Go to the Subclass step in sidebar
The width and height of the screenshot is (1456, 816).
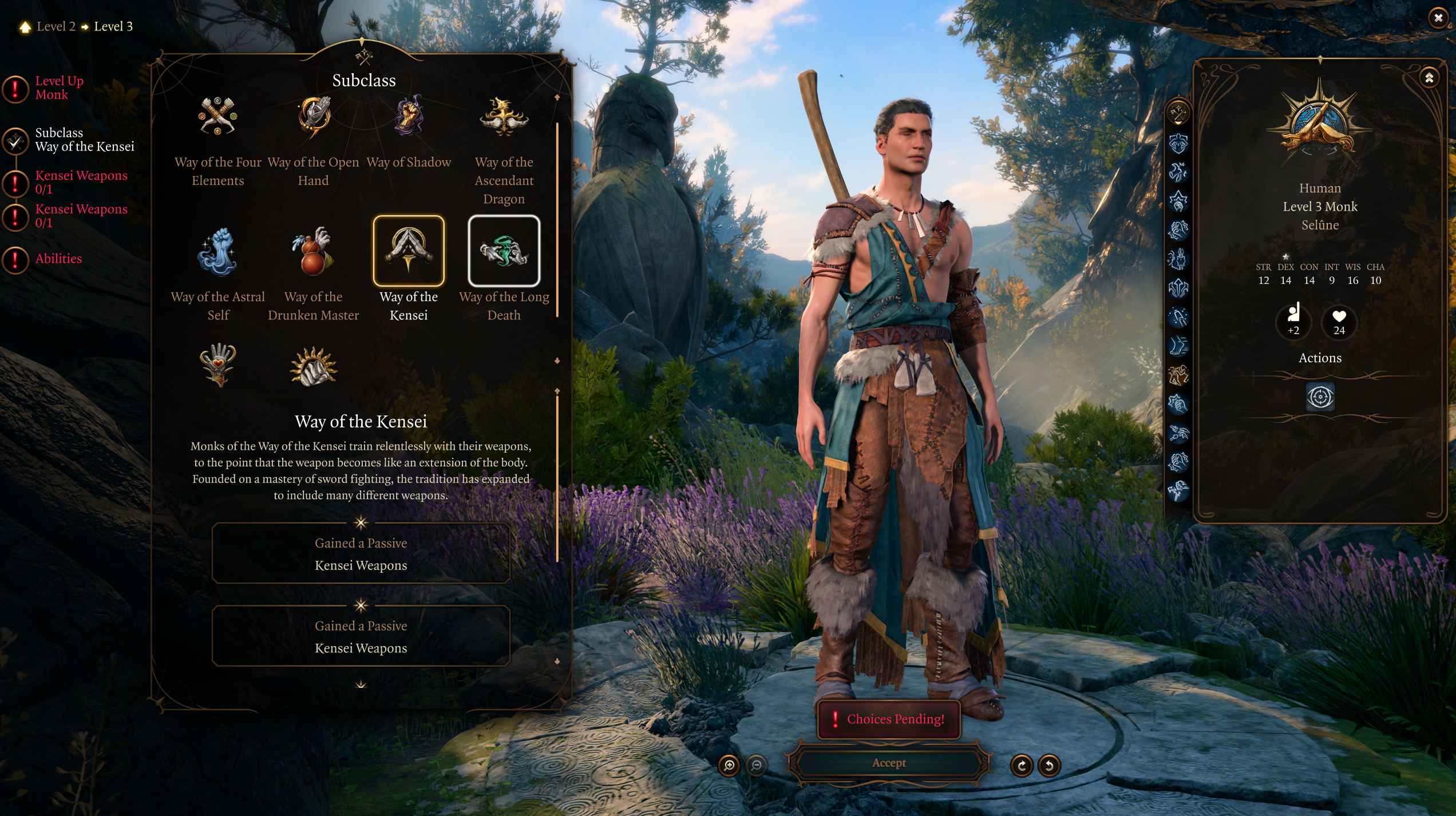point(84,140)
